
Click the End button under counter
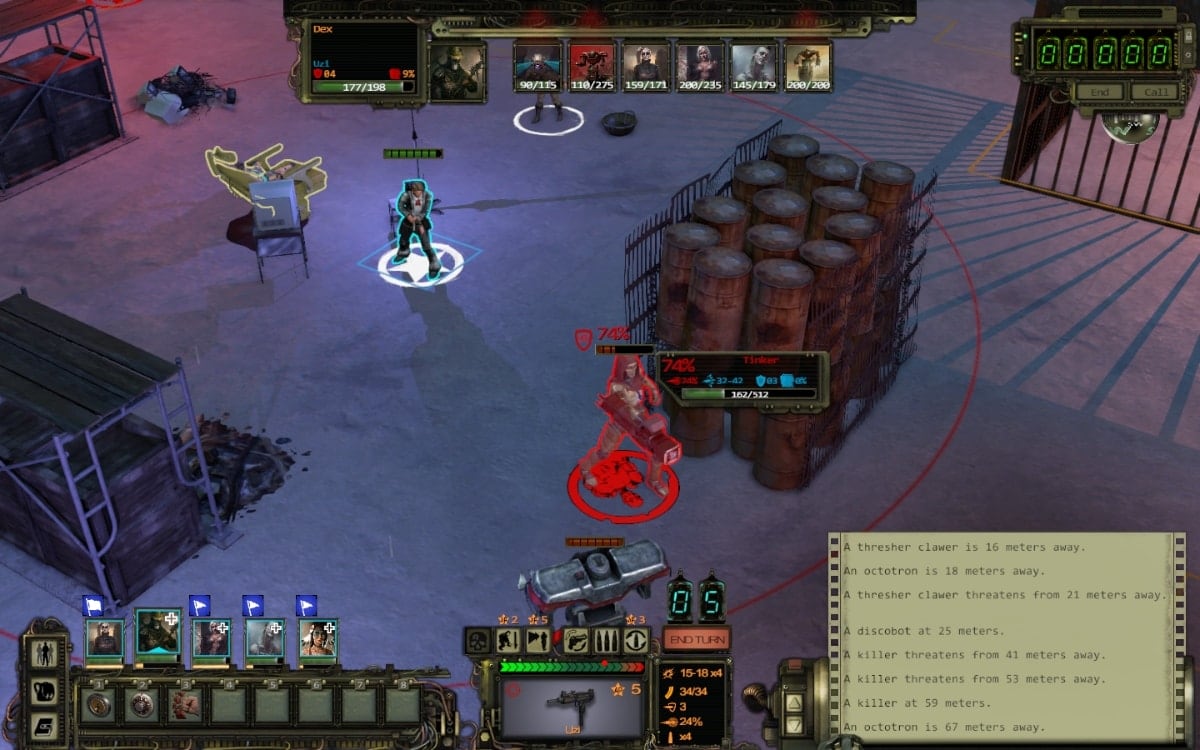1098,92
